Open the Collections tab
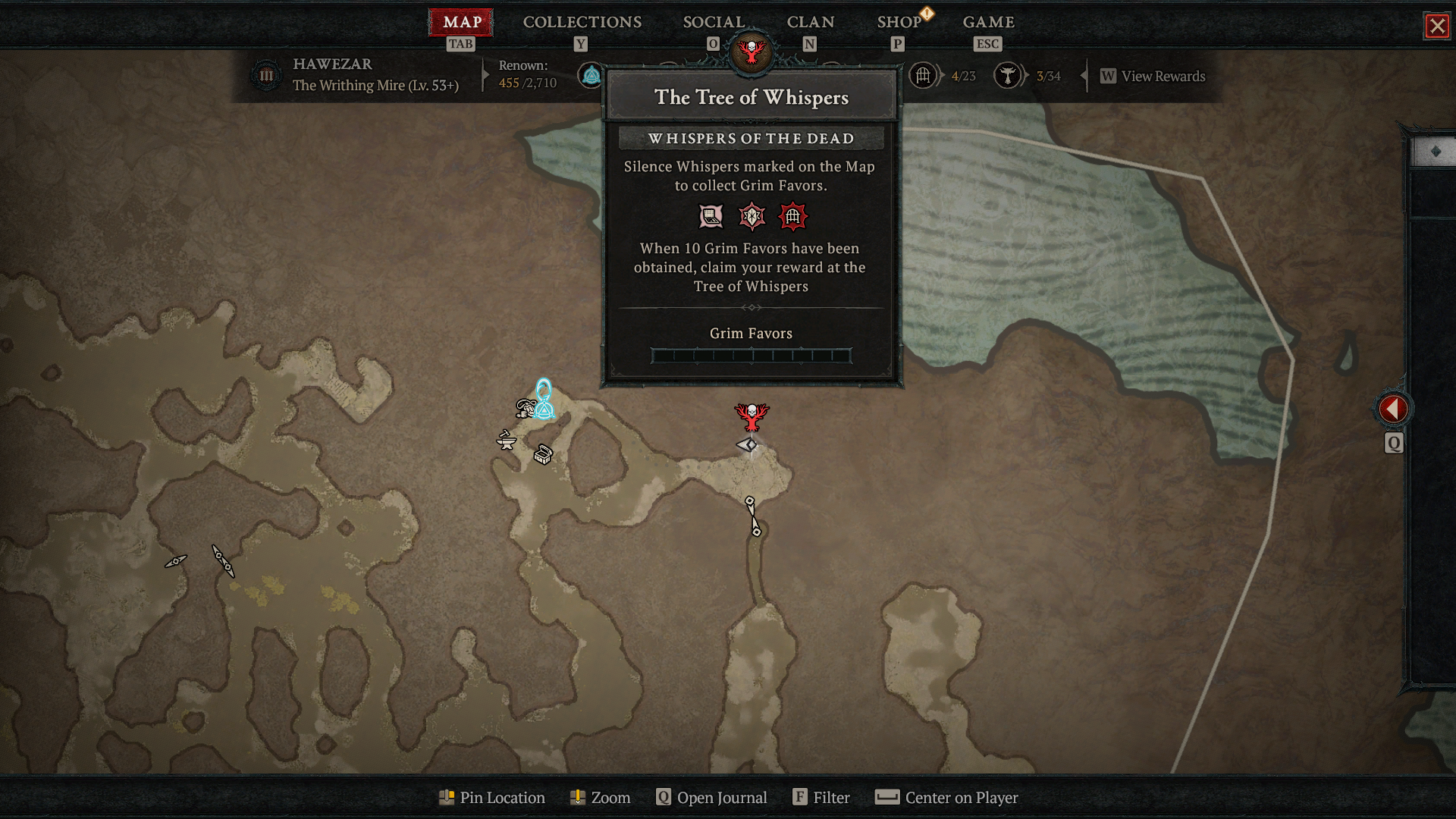This screenshot has height=819, width=1456. point(582,22)
